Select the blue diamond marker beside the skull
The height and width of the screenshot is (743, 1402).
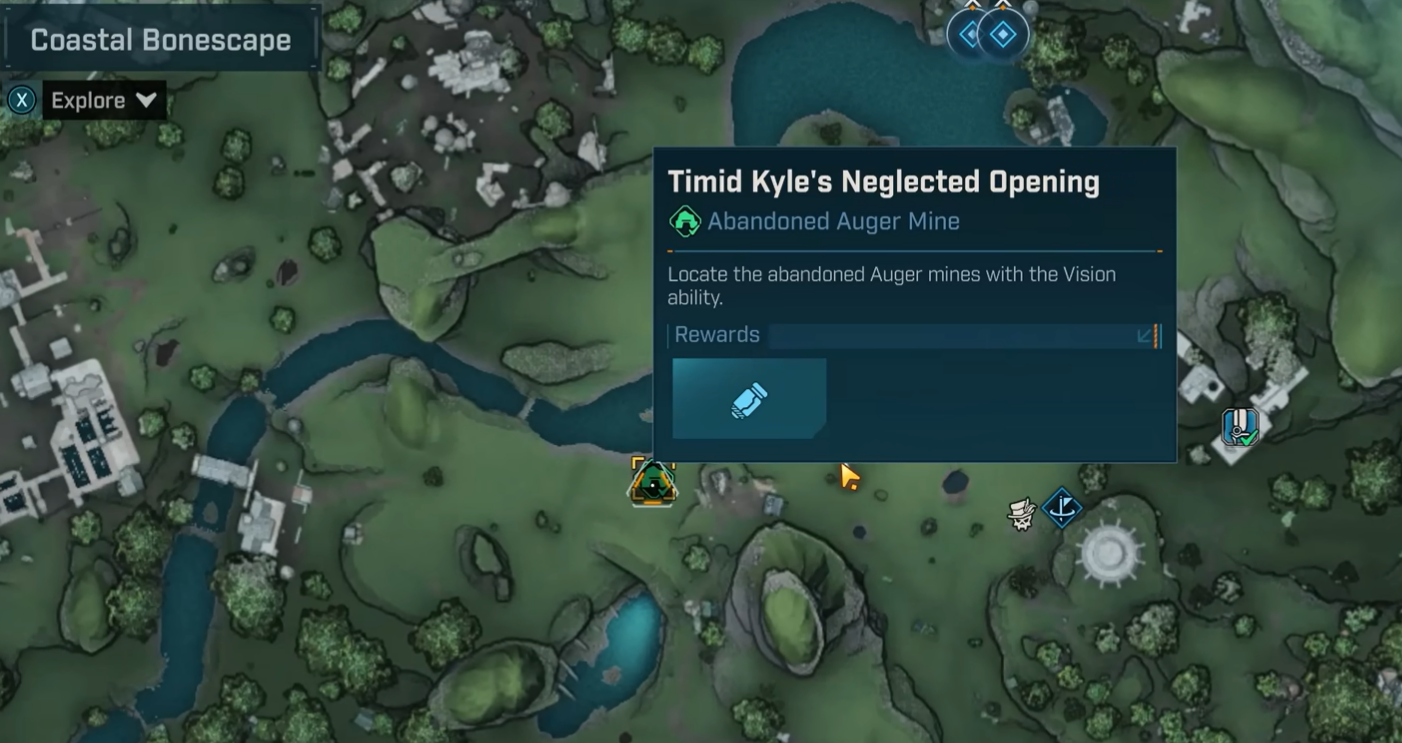pyautogui.click(x=1062, y=508)
